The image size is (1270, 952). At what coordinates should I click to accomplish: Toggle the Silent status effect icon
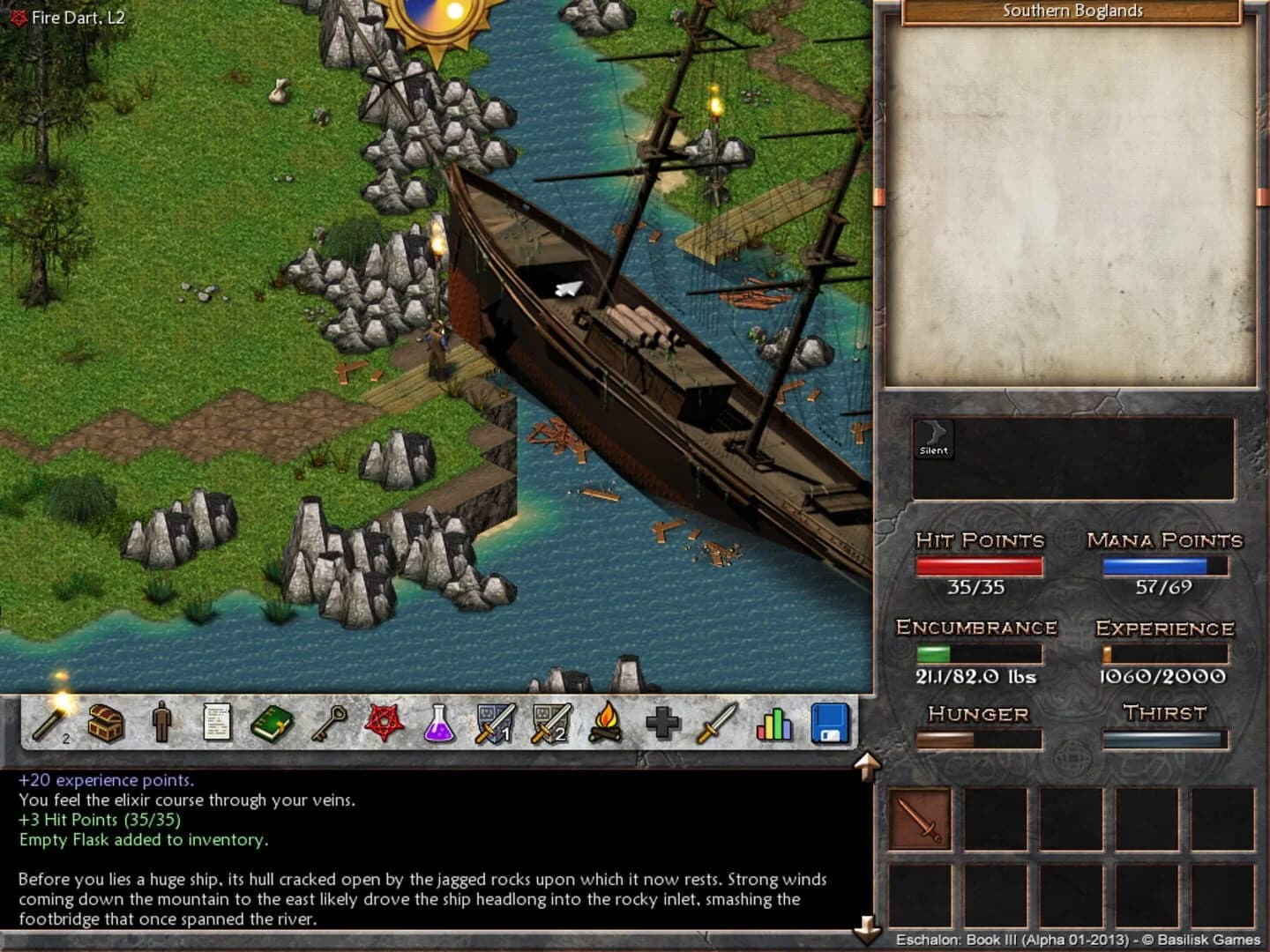933,438
